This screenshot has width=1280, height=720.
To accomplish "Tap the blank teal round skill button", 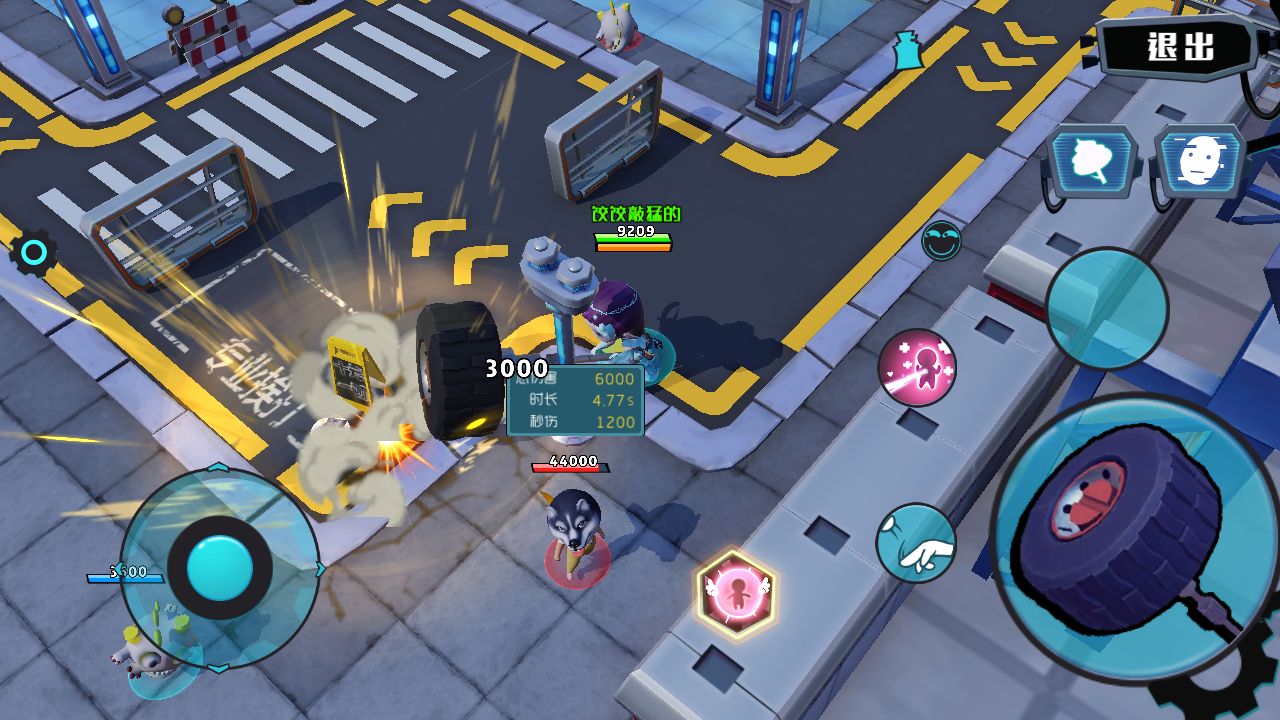I will coord(1106,308).
